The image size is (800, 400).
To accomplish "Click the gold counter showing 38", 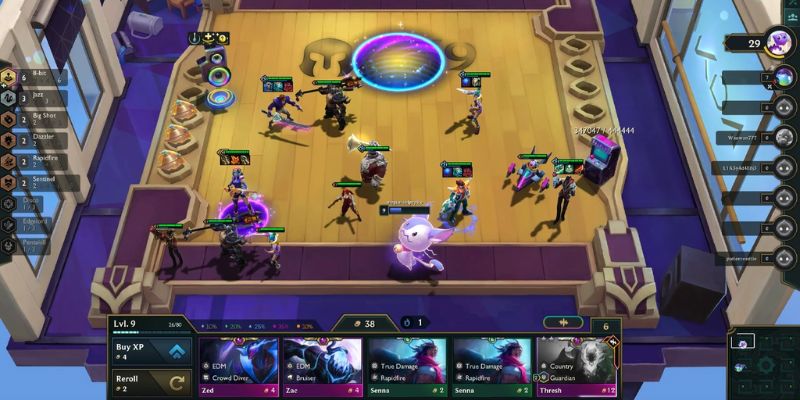I will pos(361,323).
